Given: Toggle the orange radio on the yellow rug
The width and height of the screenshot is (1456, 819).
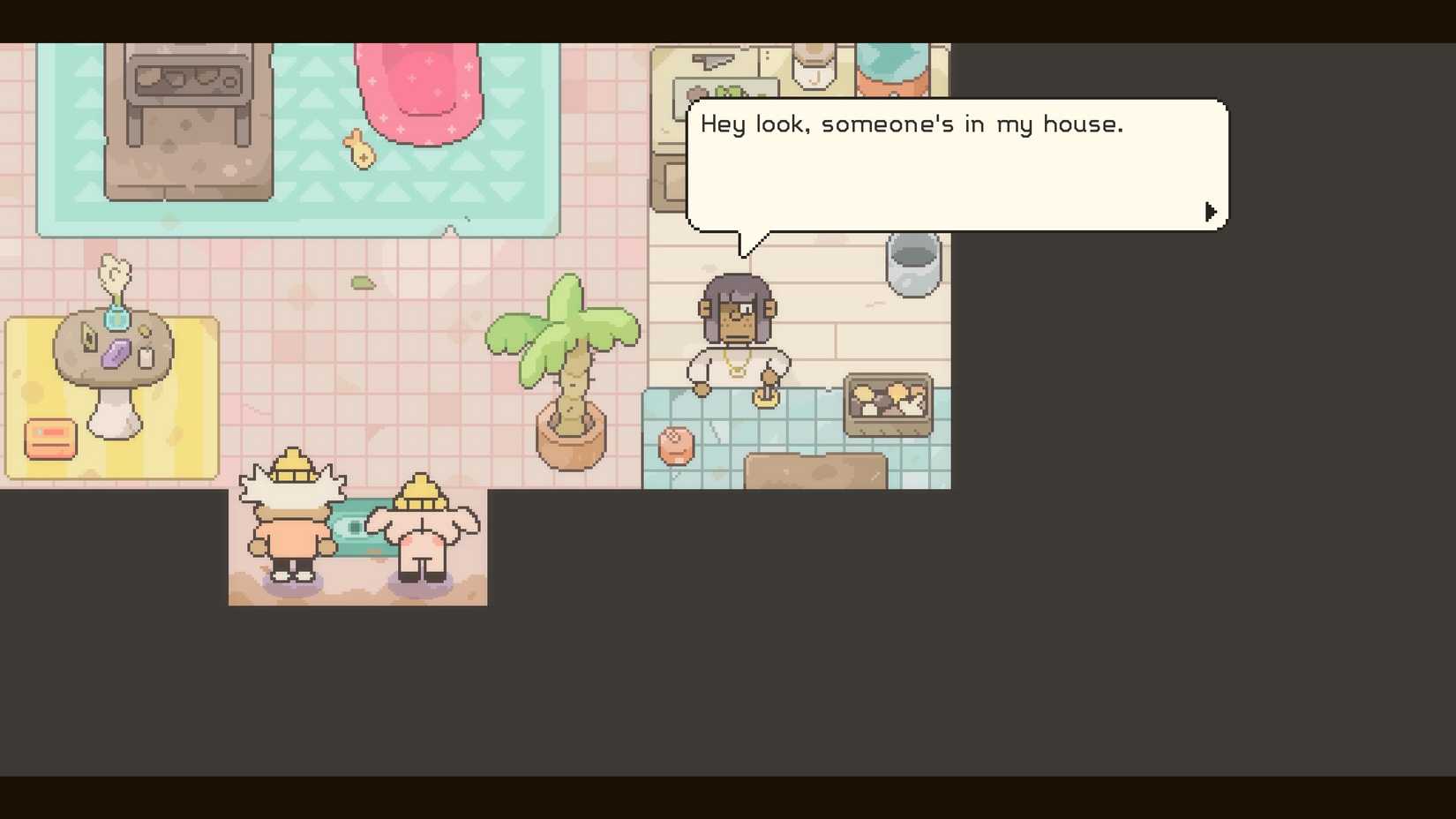Looking at the screenshot, I should 50,439.
